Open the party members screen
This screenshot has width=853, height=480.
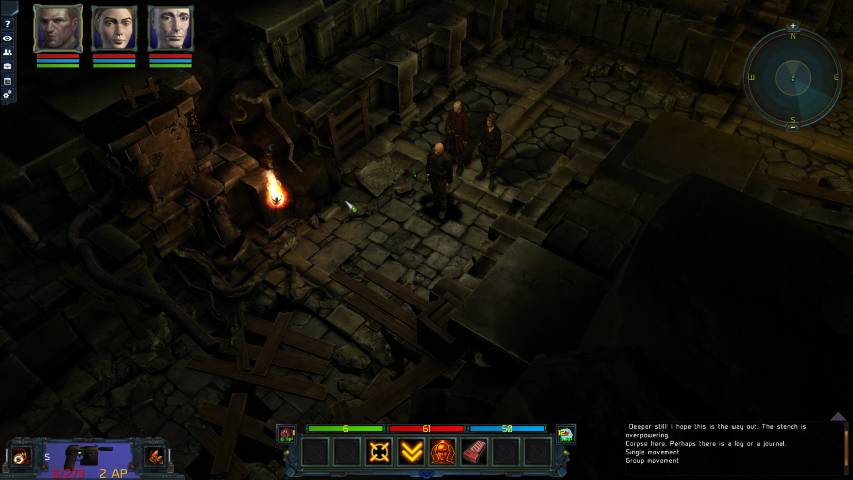[8, 52]
